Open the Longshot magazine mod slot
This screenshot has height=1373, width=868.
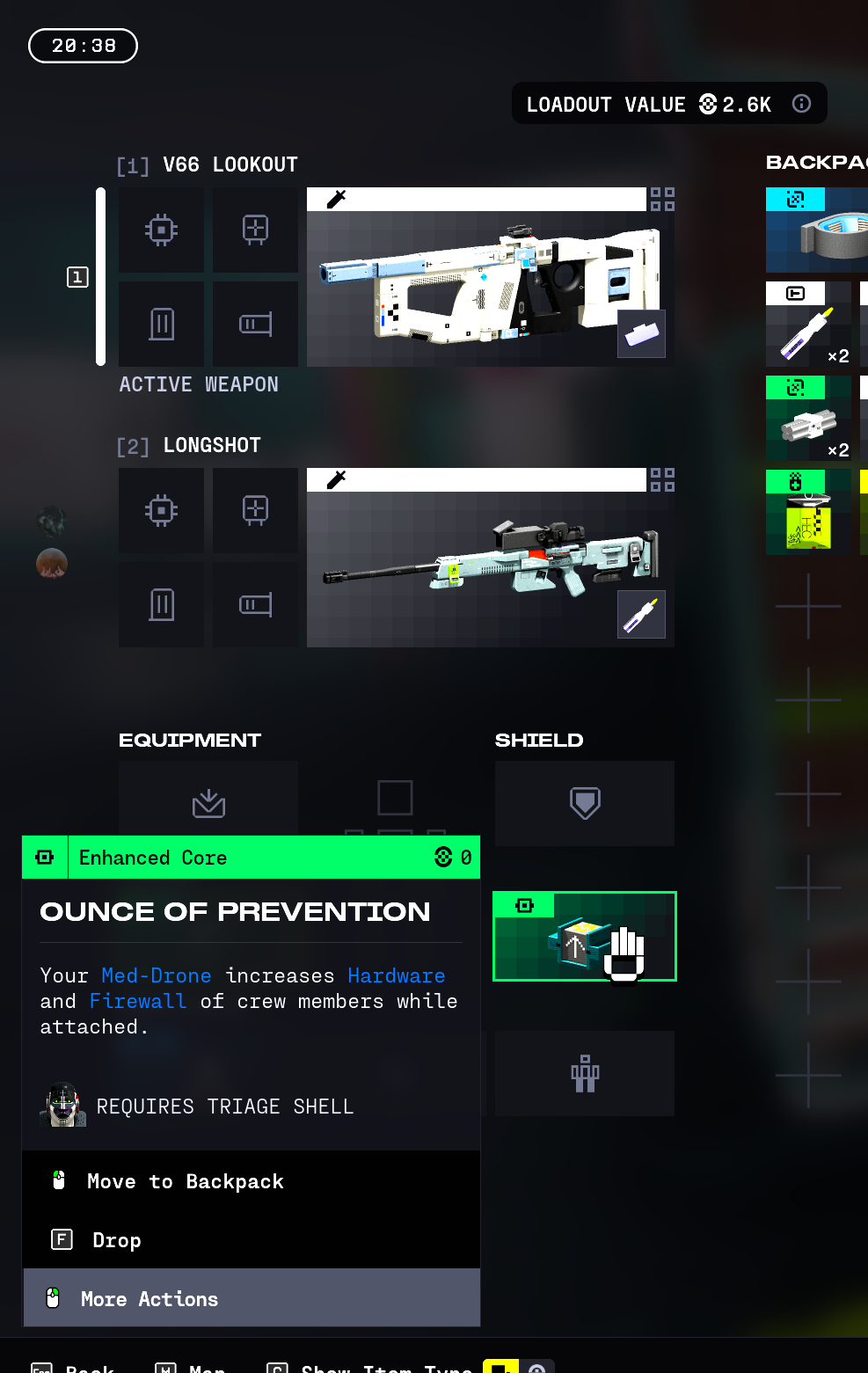(162, 604)
